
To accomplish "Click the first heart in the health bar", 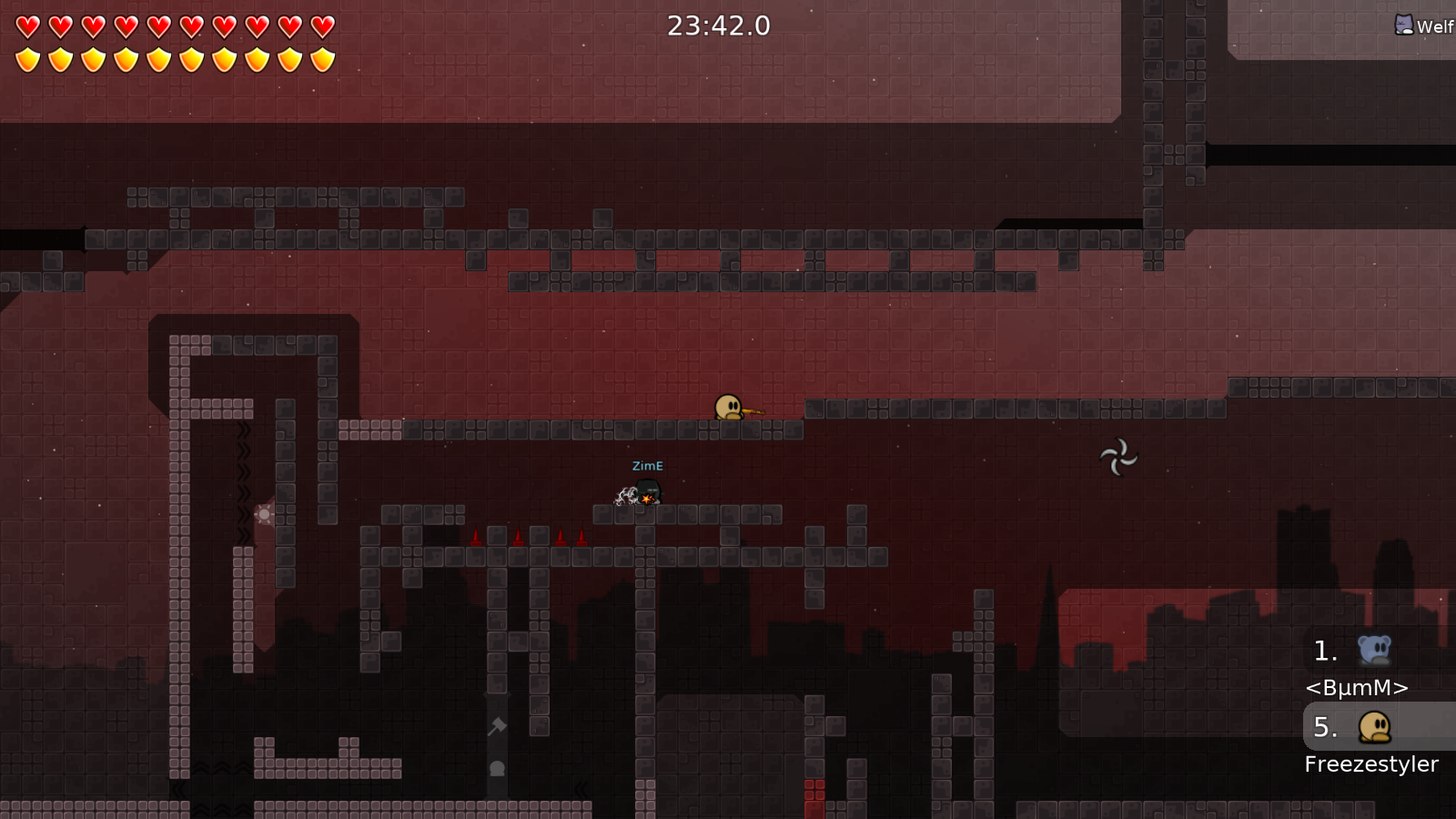I will pos(28,25).
